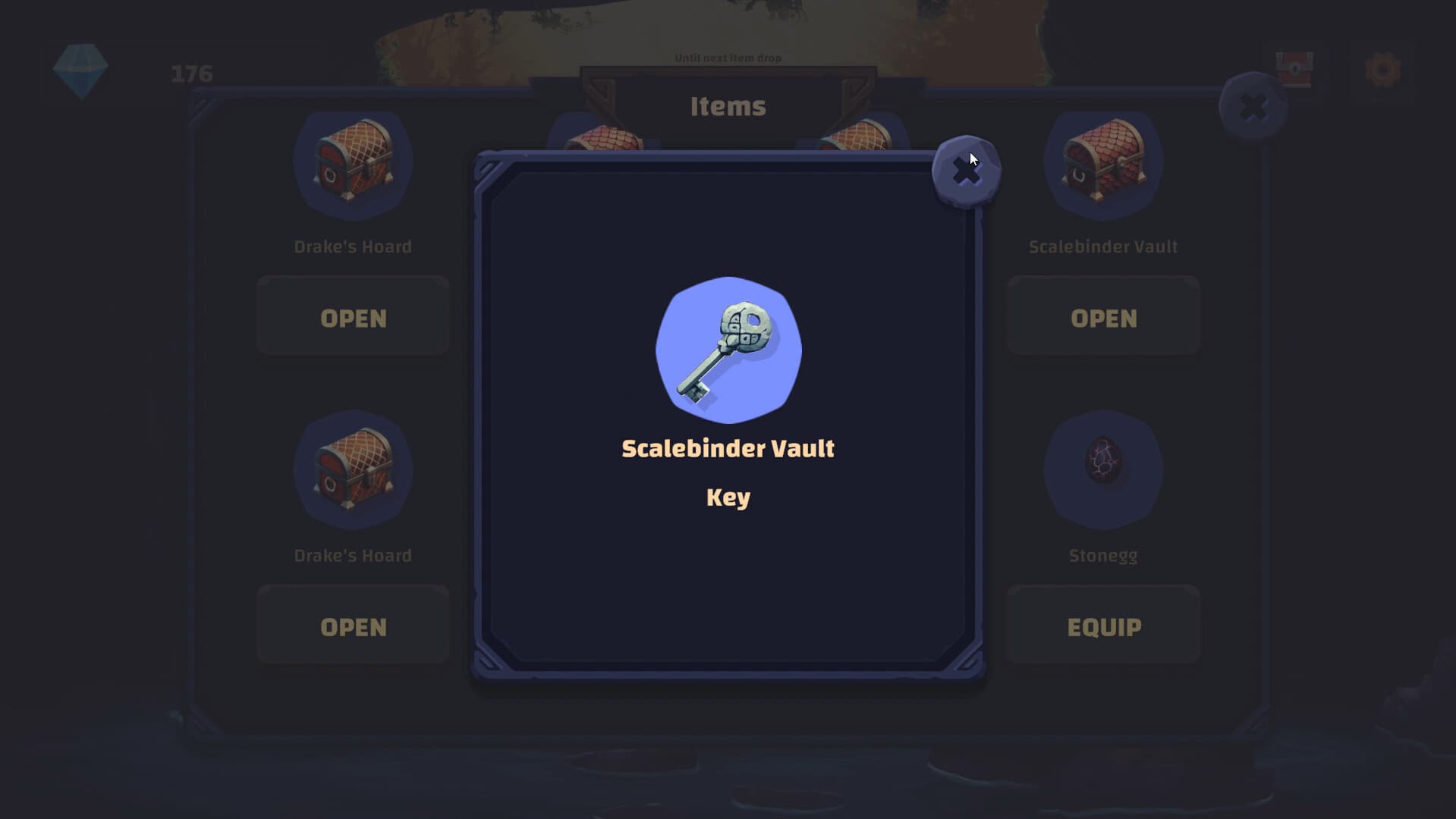Equip the Stonegg

1103,626
